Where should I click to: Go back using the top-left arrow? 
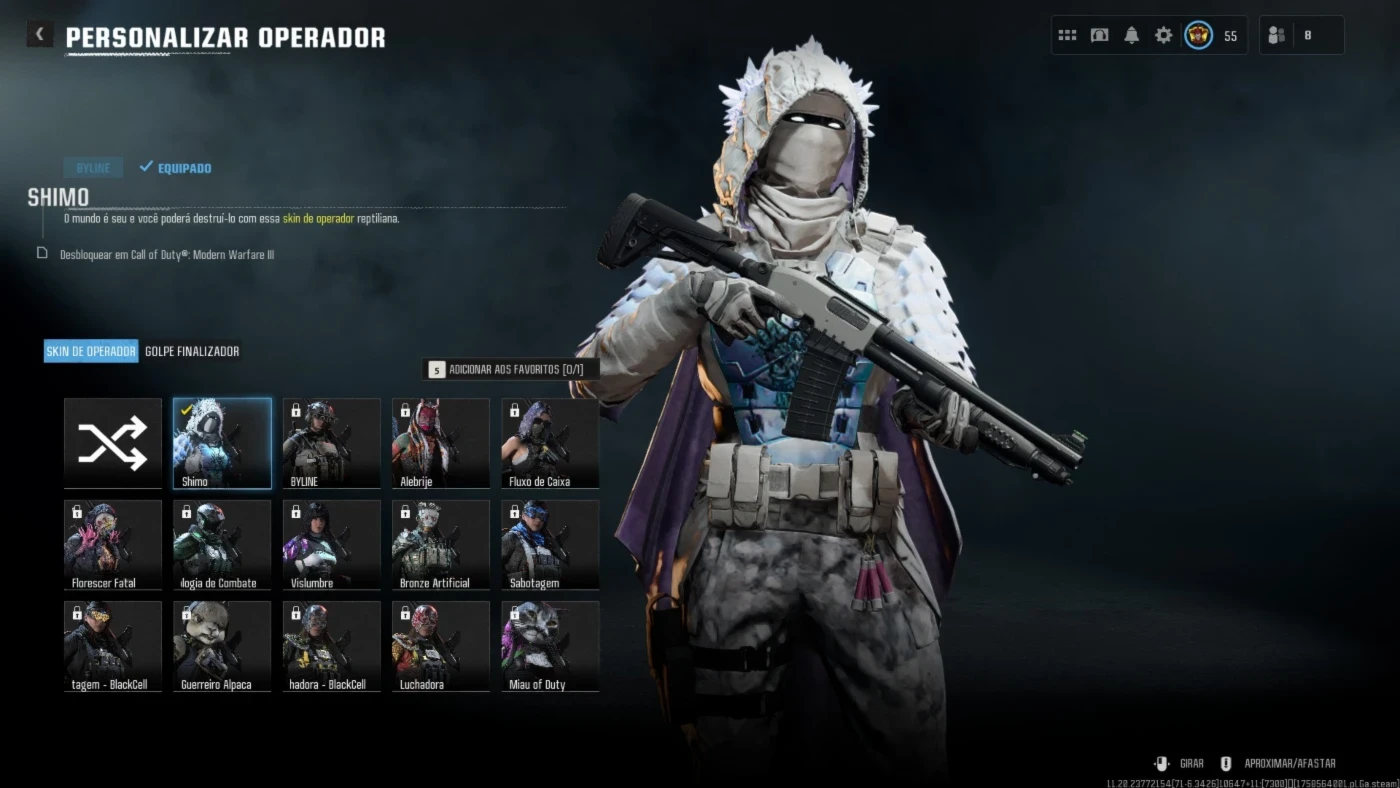tap(39, 34)
